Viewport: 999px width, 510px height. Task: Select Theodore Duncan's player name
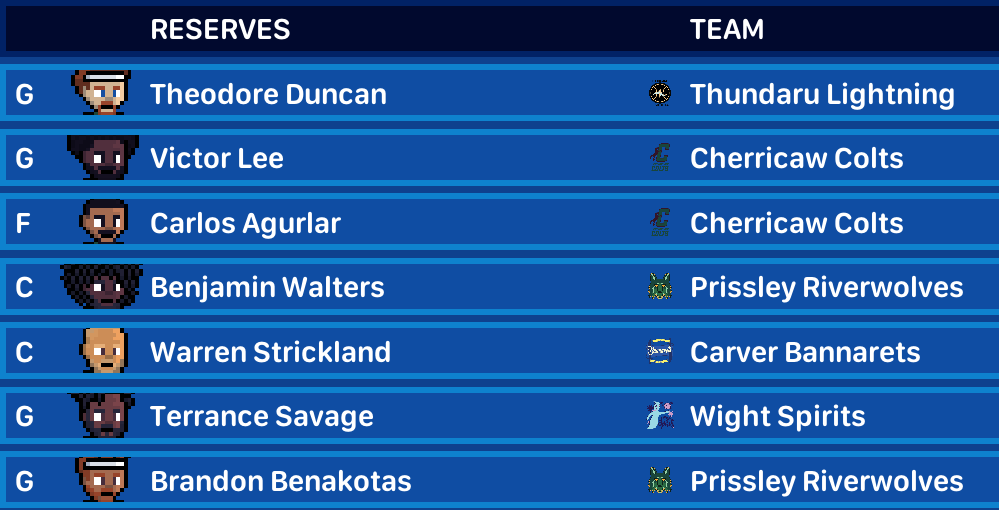(268, 94)
